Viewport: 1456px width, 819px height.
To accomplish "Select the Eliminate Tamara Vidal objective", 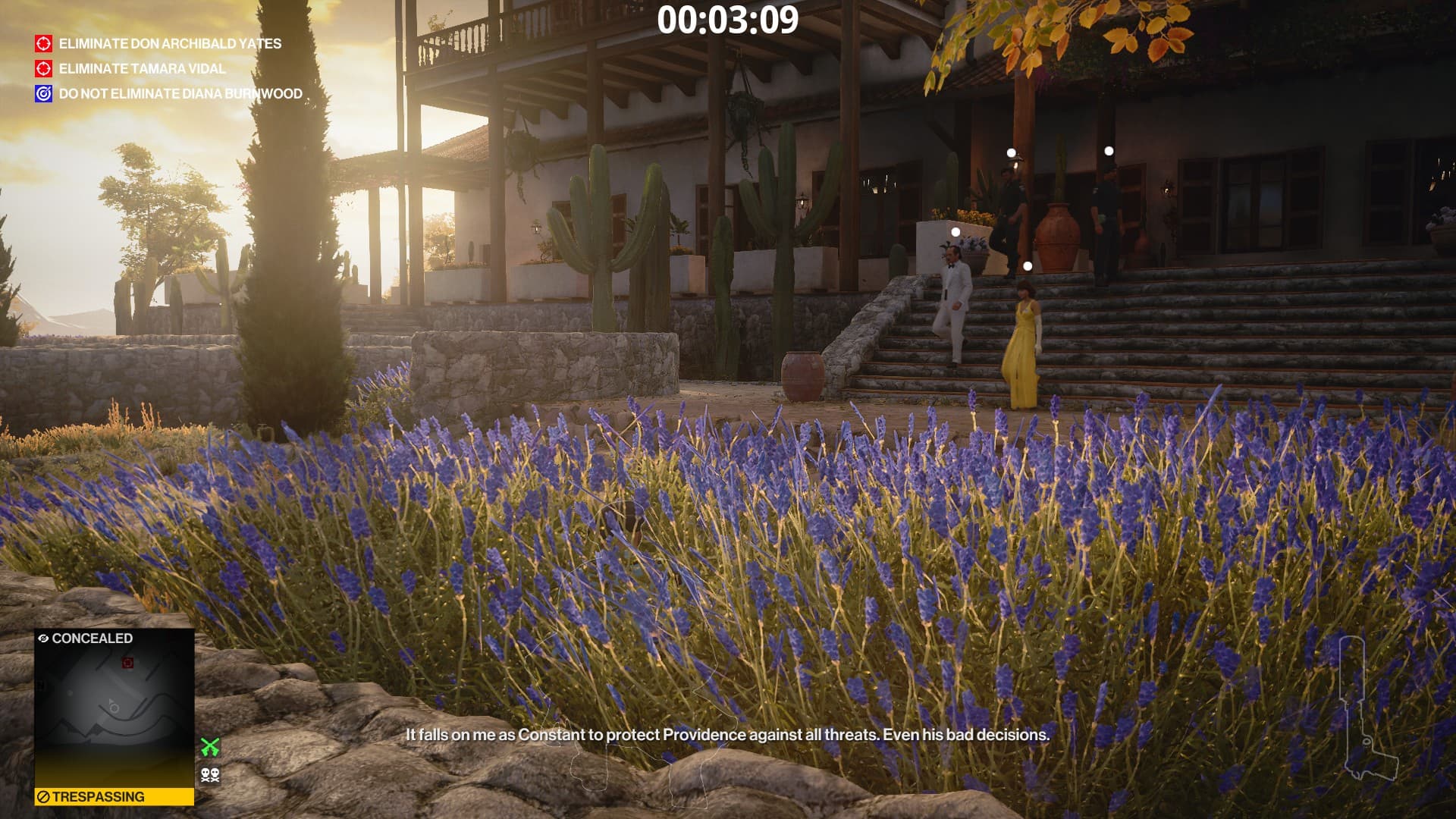I will pyautogui.click(x=142, y=69).
